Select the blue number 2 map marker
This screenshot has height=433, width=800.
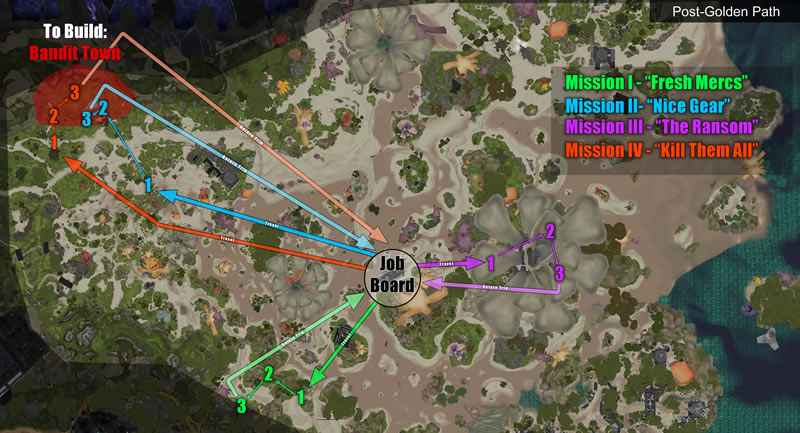tap(103, 109)
